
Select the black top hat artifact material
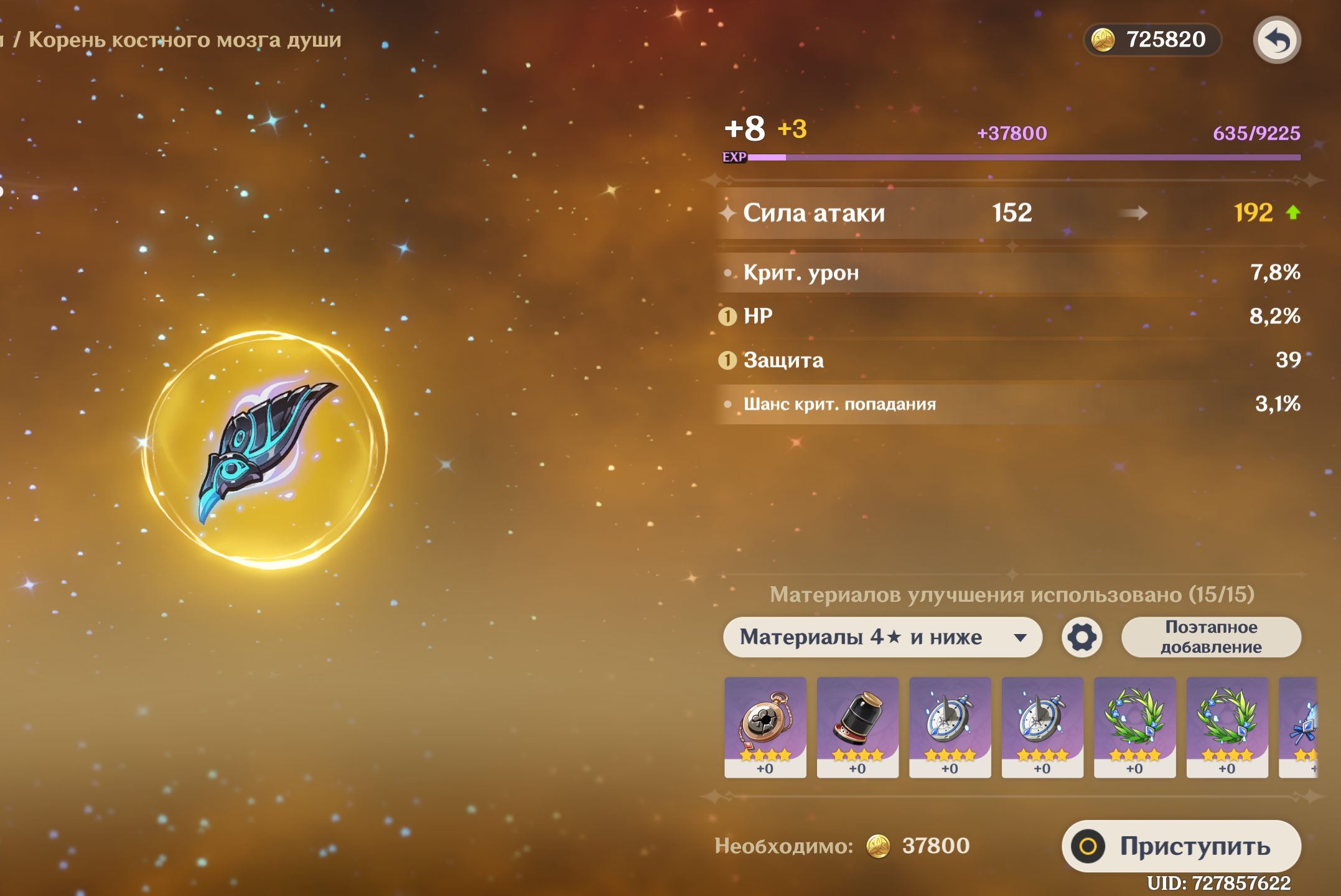(857, 726)
